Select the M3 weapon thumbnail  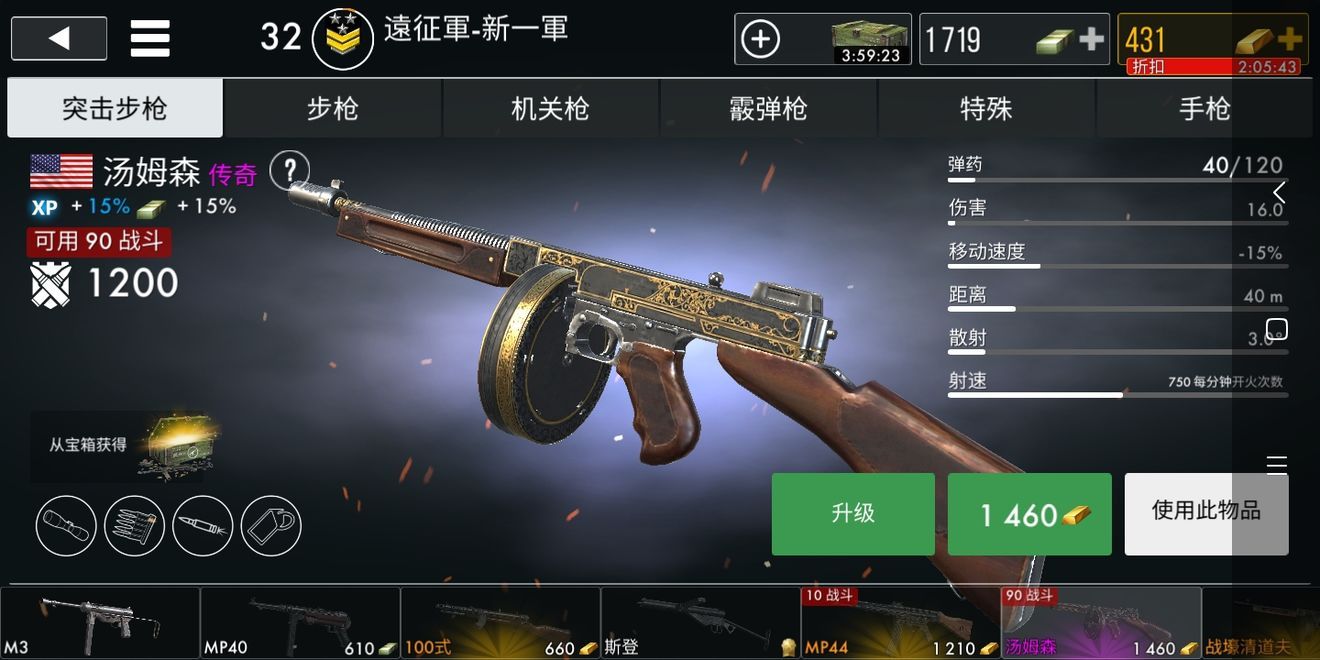click(100, 622)
